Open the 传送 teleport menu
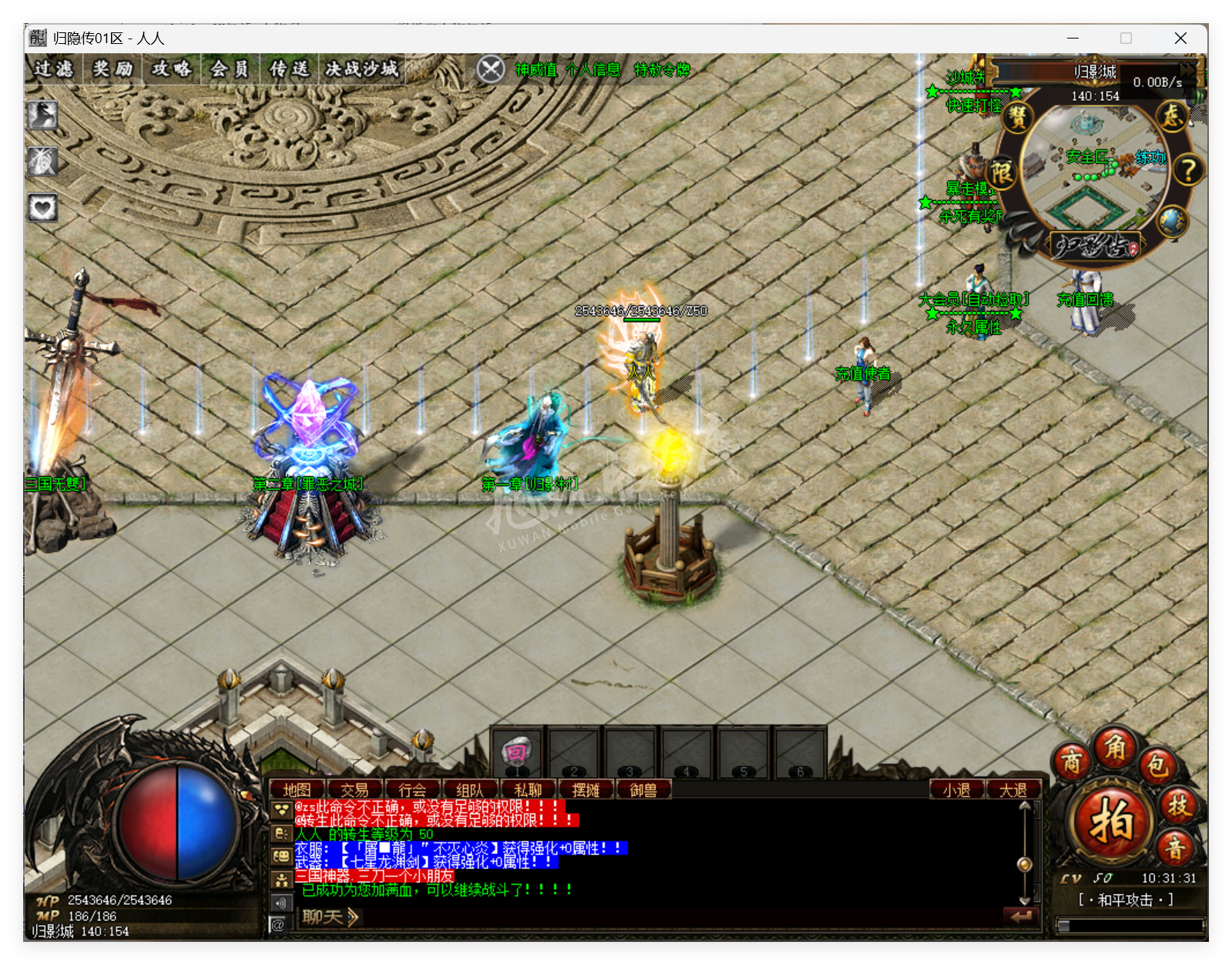This screenshot has height=965, width=1232. click(291, 69)
